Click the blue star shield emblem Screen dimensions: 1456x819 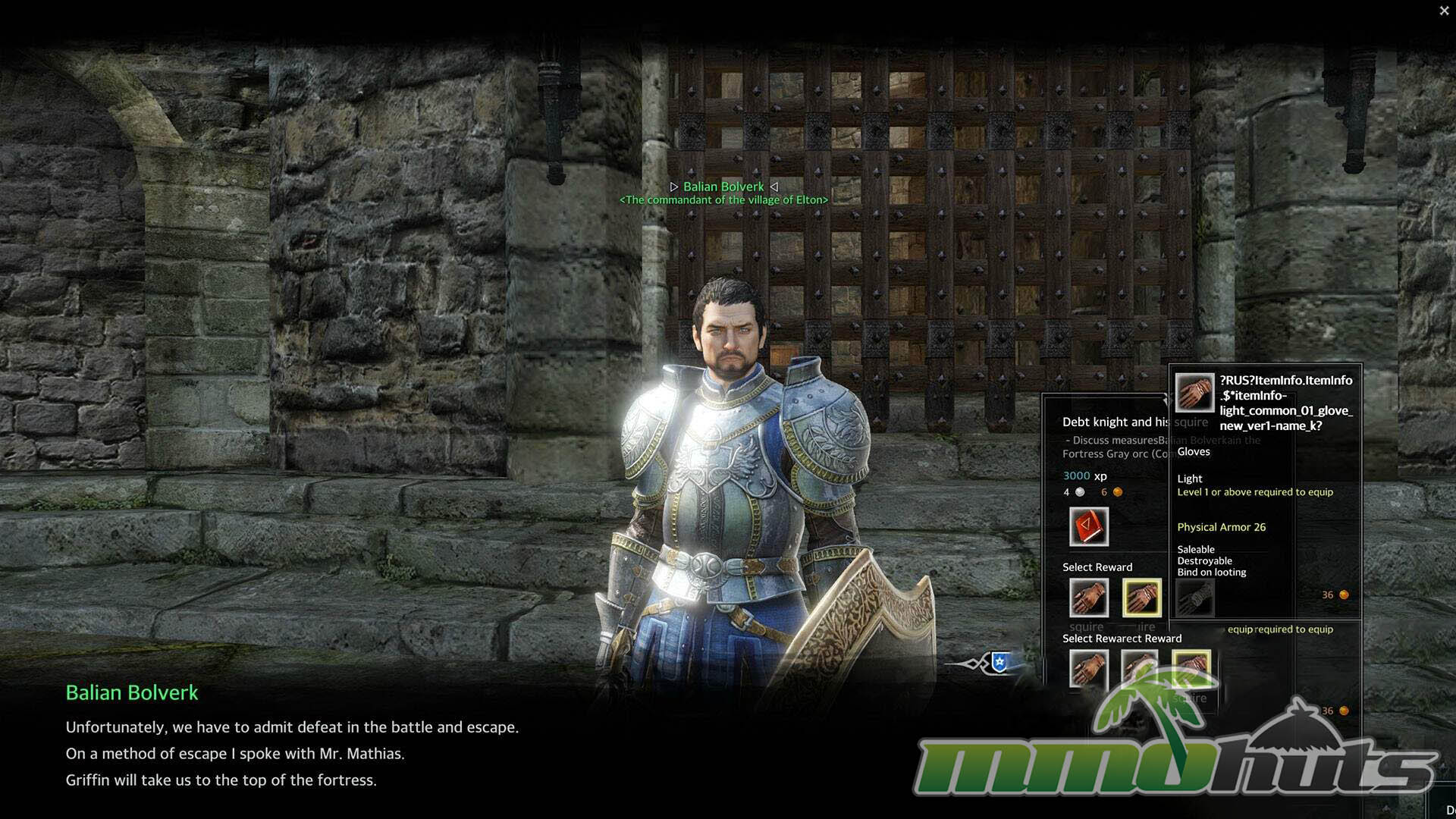pyautogui.click(x=1000, y=662)
